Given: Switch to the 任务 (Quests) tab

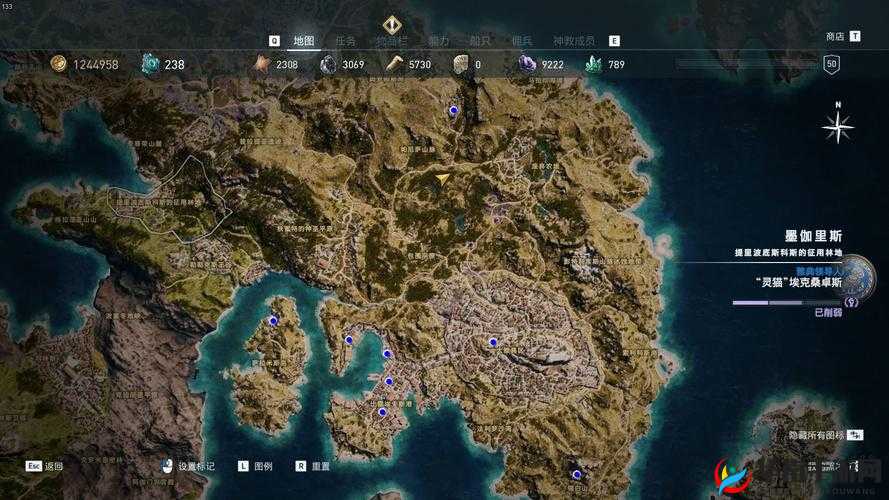Looking at the screenshot, I should [x=345, y=41].
